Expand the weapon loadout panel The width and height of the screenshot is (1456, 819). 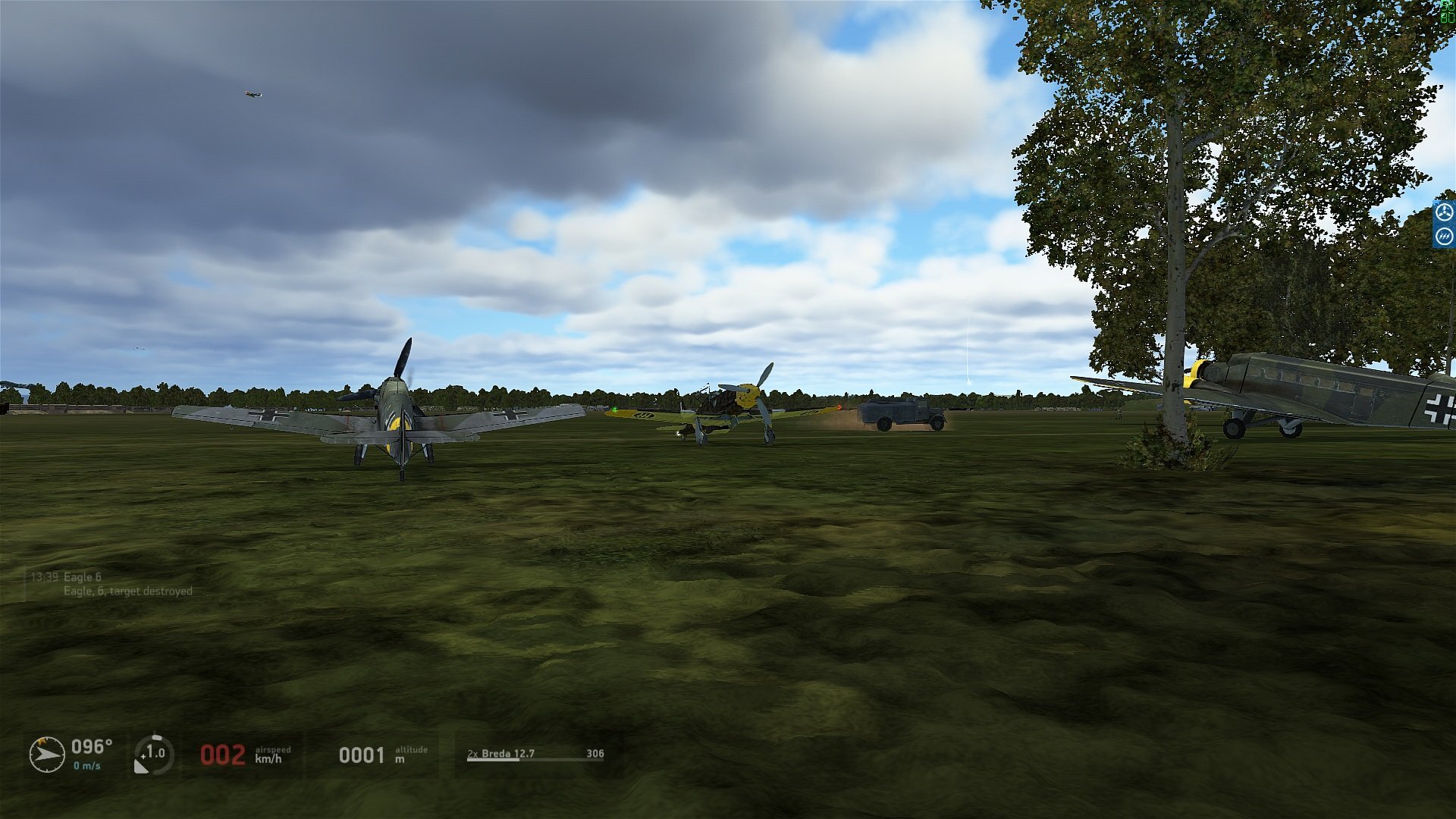(x=531, y=754)
